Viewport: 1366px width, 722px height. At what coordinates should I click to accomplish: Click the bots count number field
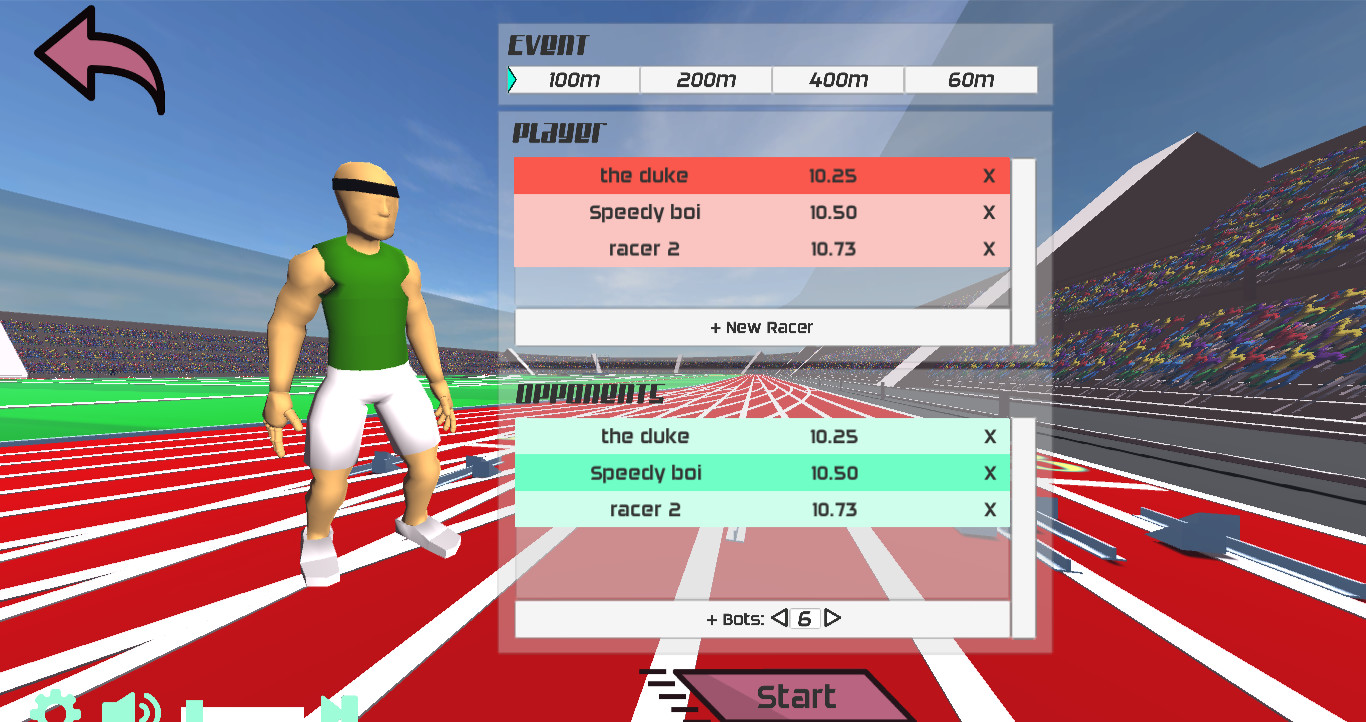point(806,618)
